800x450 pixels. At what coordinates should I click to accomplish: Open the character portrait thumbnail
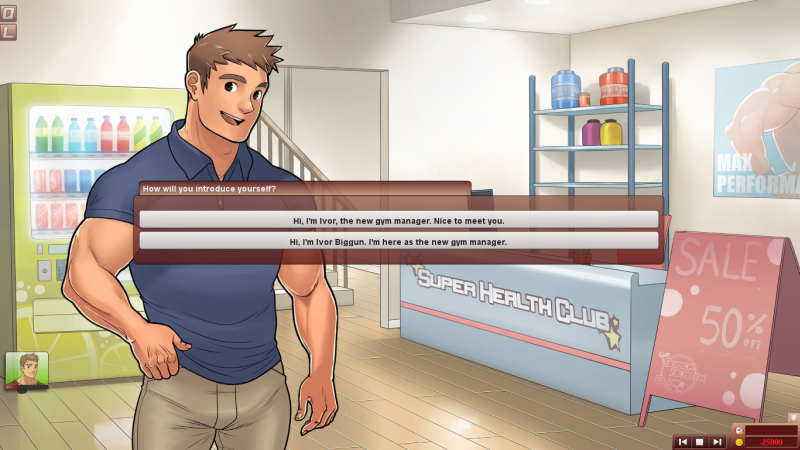[27, 369]
